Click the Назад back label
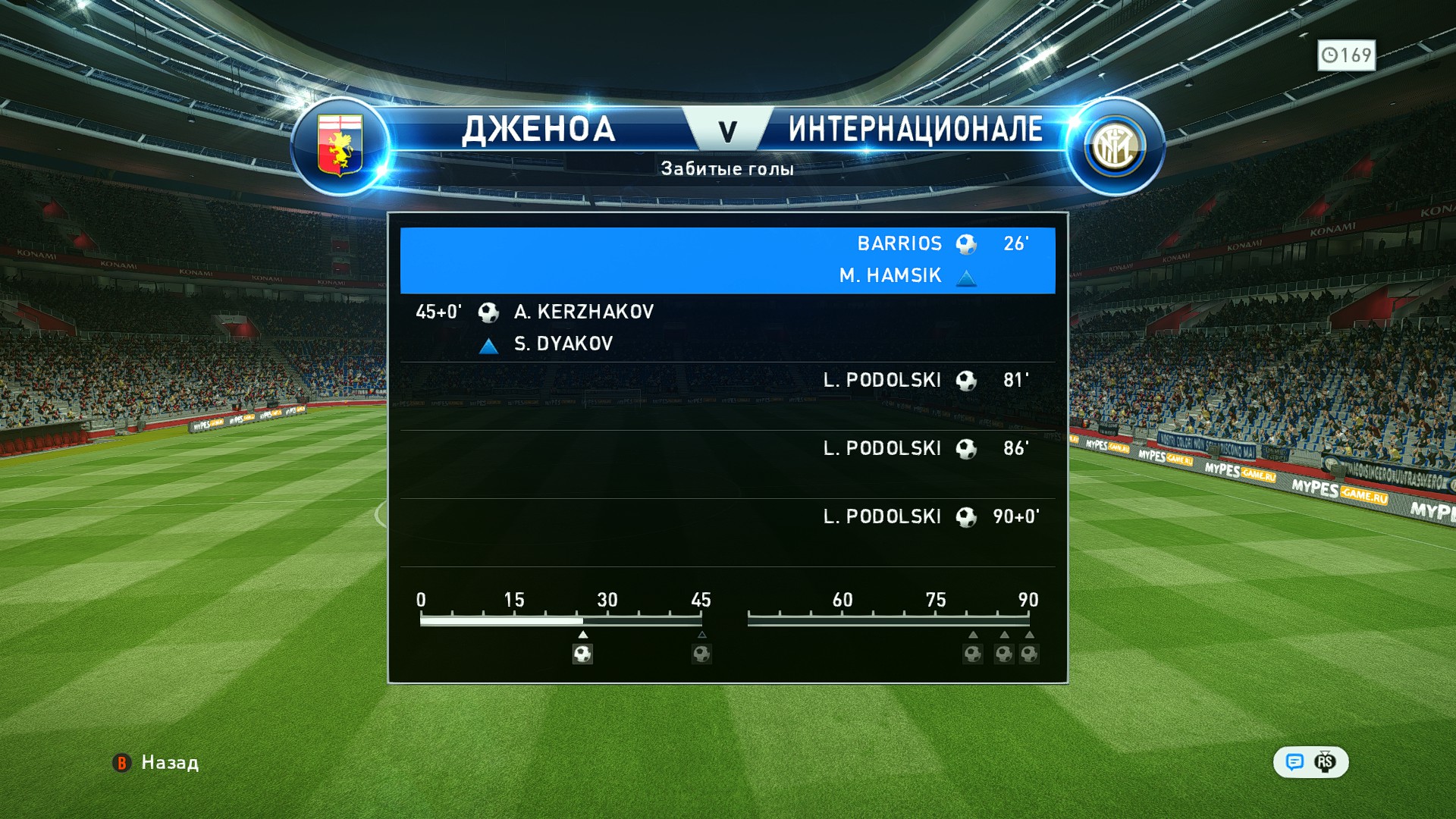Image resolution: width=1456 pixels, height=819 pixels. click(x=169, y=762)
